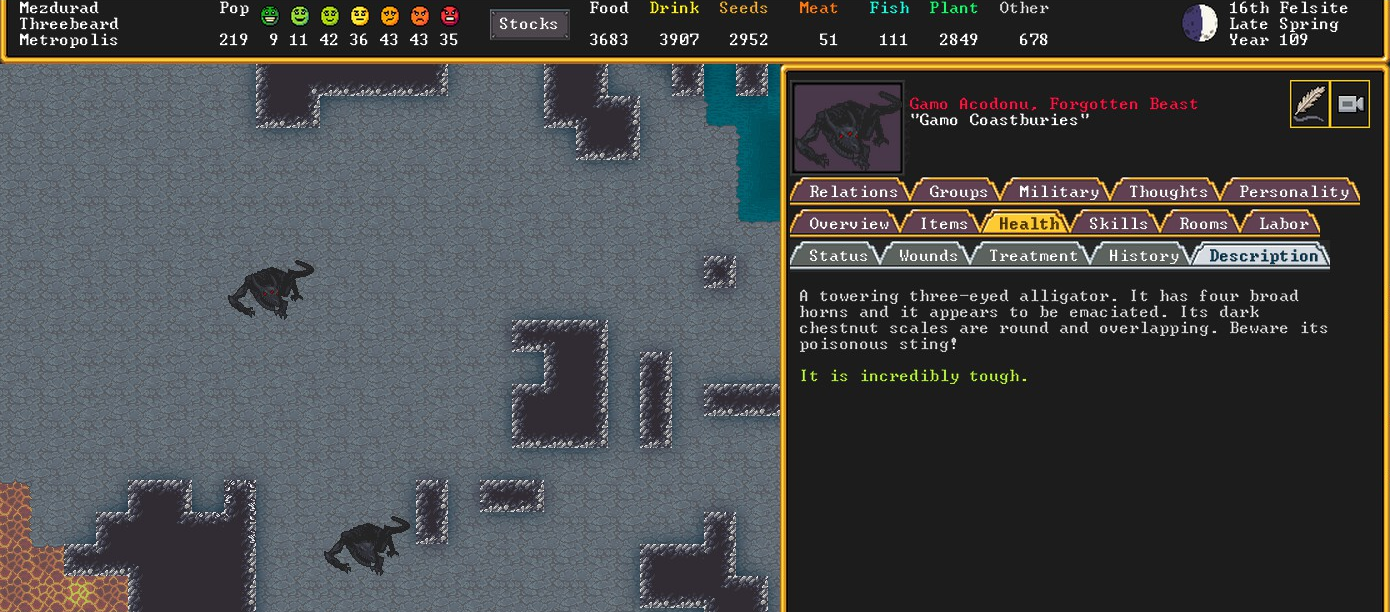Screen dimensions: 1390x612
Task: Switch to the Rooms tab
Action: [x=1203, y=223]
